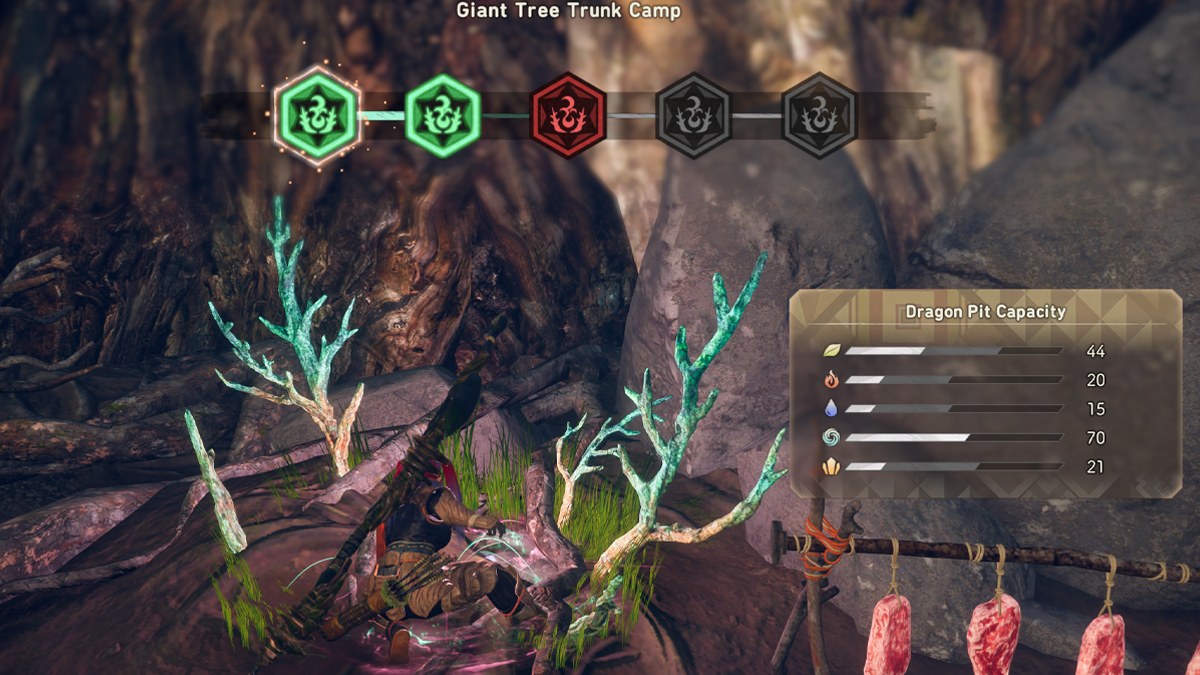Viewport: 1200px width, 675px height.
Task: Select the red dragon hexagon node
Action: [568, 115]
